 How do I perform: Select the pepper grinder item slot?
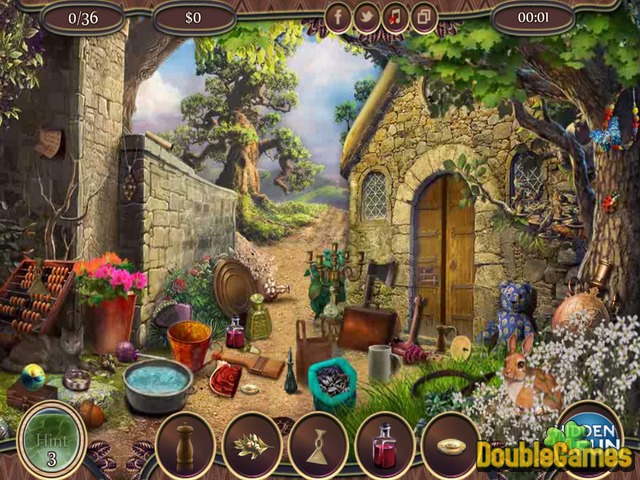[185, 445]
